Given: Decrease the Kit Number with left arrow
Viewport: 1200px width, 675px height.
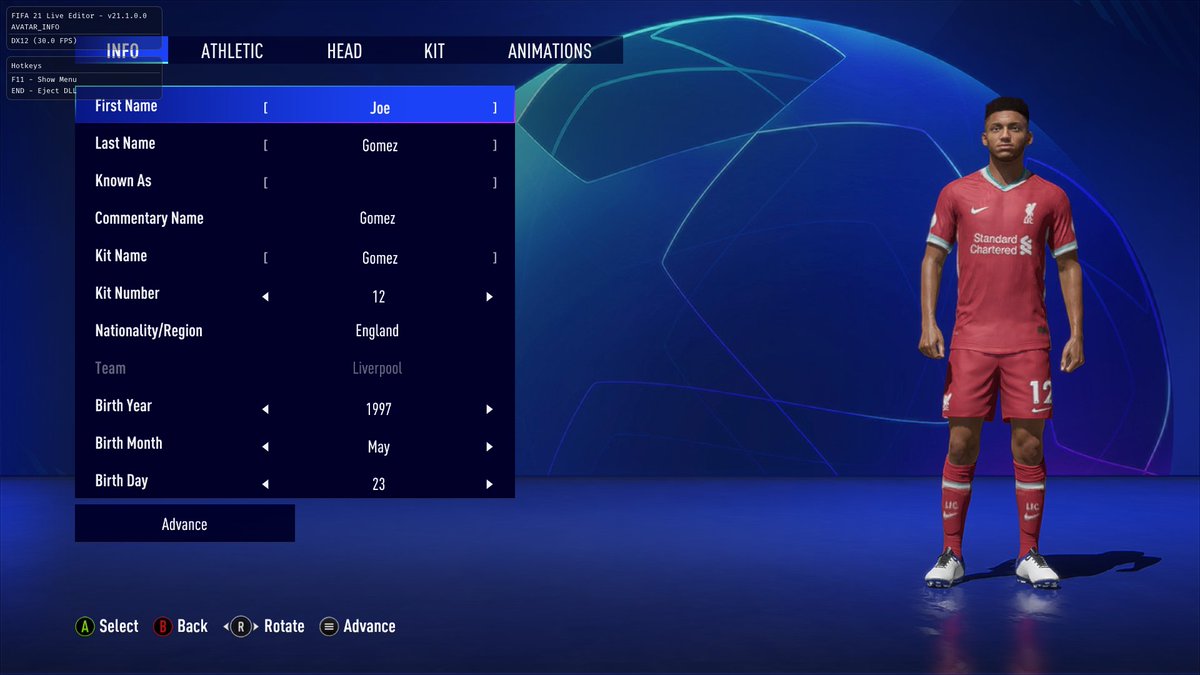Looking at the screenshot, I should 266,297.
